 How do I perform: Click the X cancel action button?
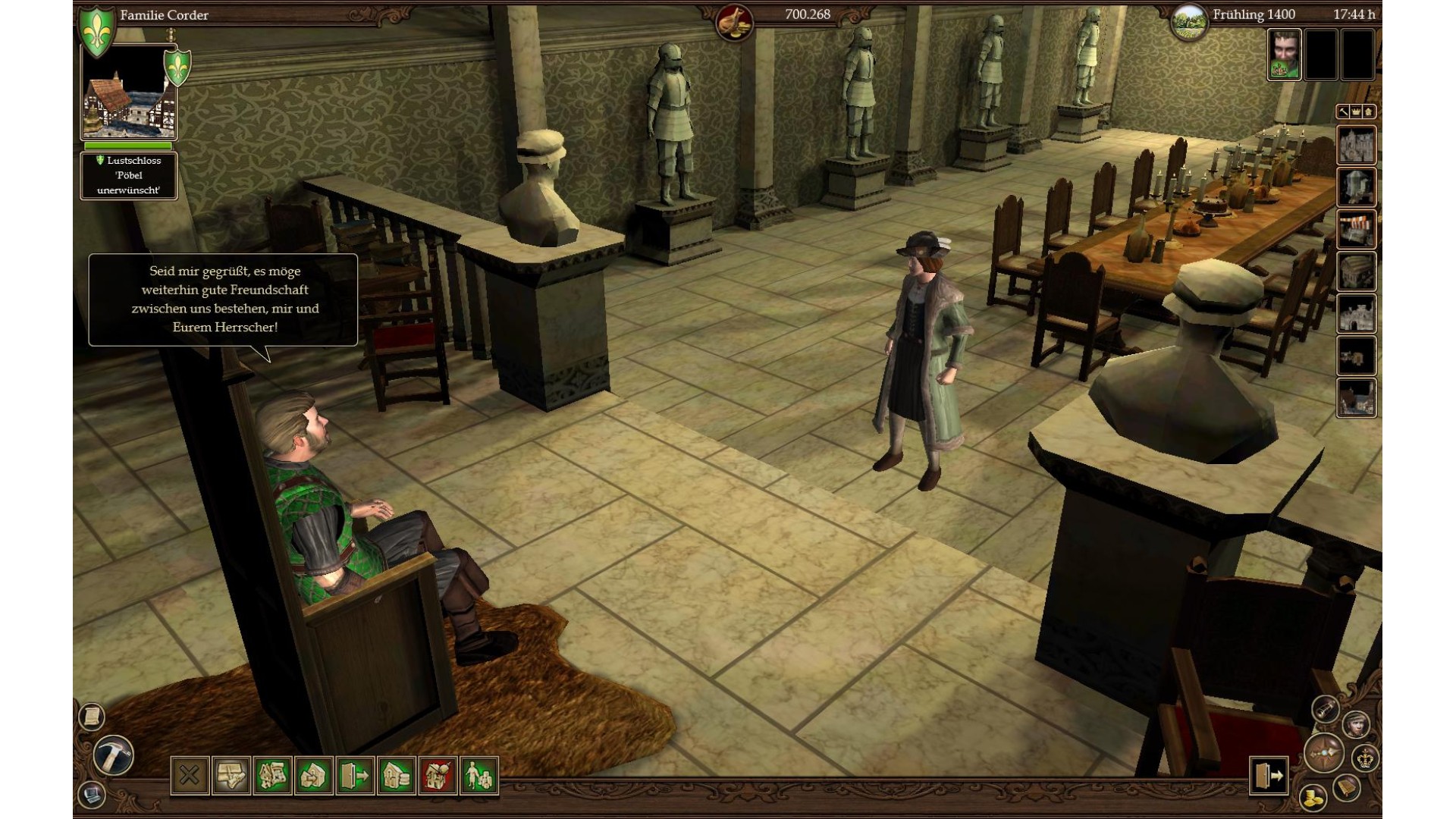(x=190, y=776)
